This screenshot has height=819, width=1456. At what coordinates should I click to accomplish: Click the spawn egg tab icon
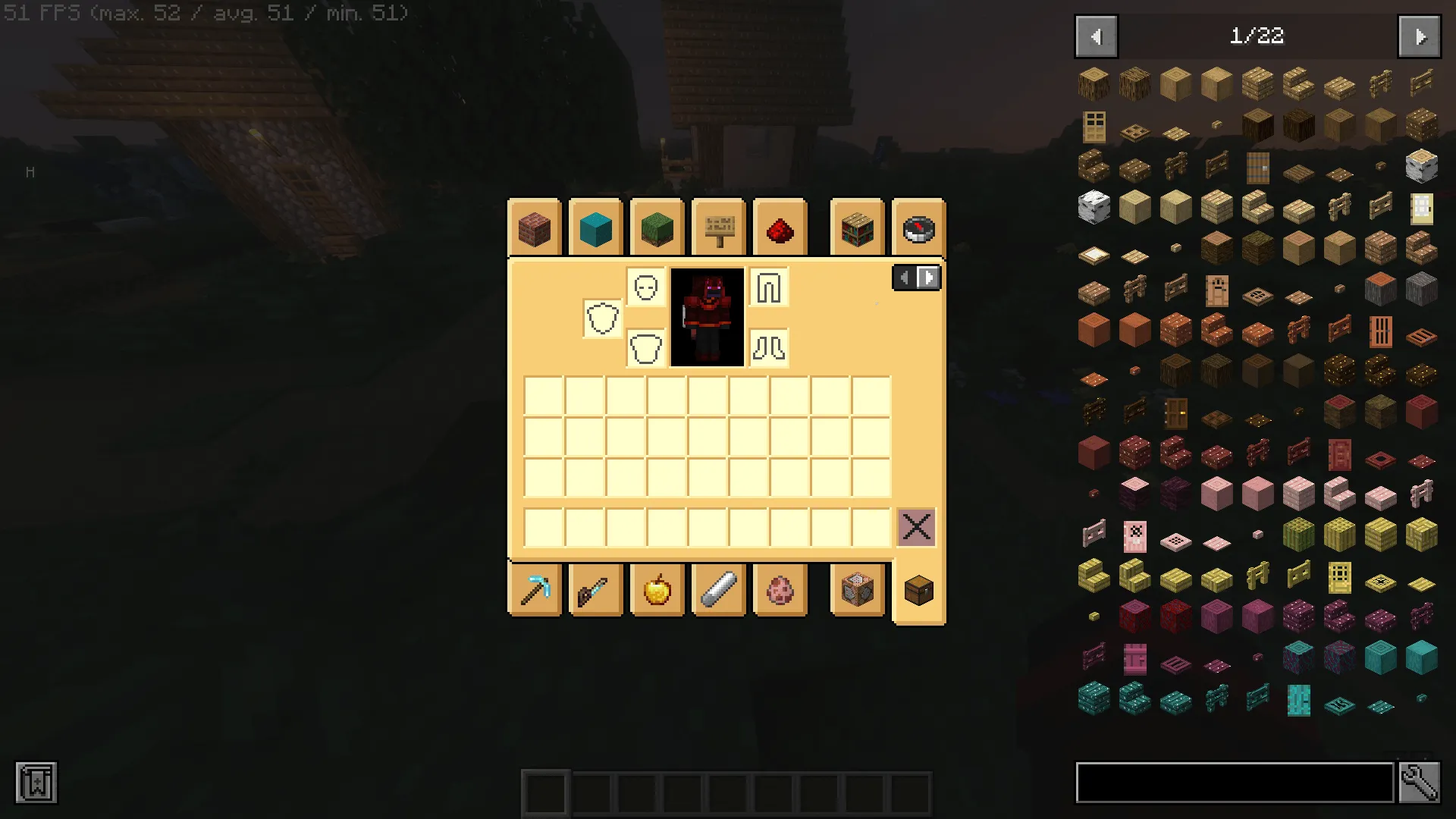[780, 590]
